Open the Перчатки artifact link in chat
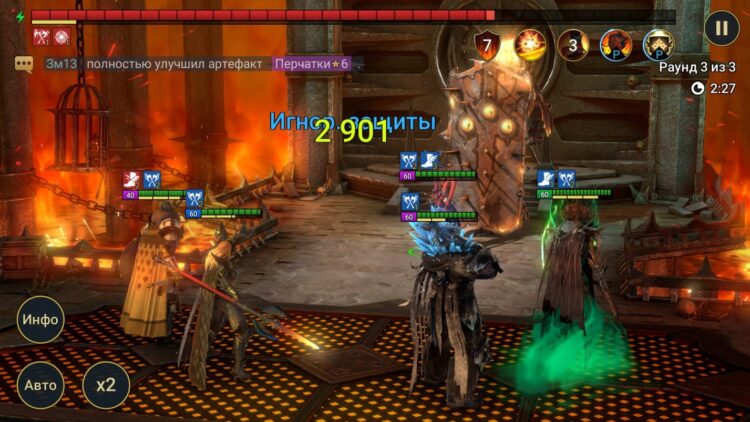Image resolution: width=750 pixels, height=422 pixels. (x=314, y=64)
